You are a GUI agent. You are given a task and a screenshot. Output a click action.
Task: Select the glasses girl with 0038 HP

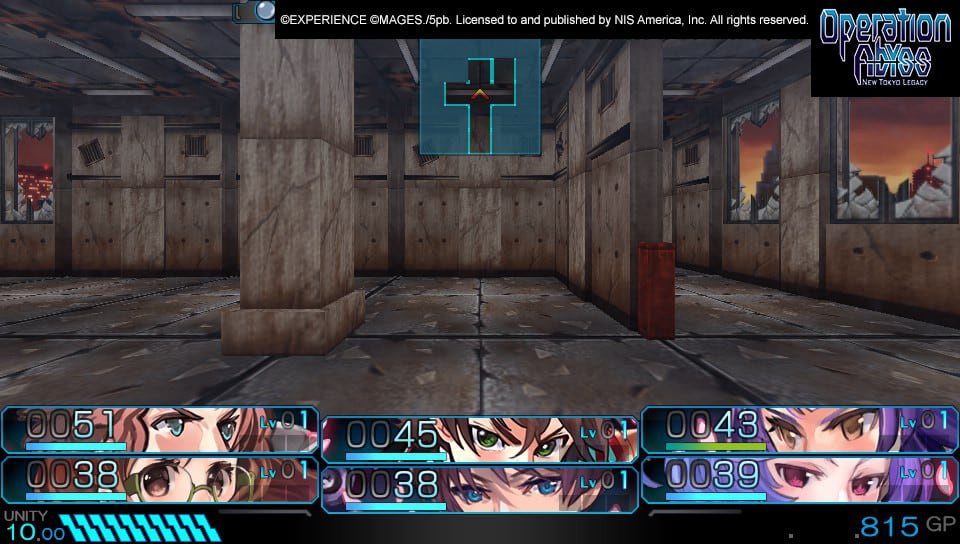click(x=160, y=477)
